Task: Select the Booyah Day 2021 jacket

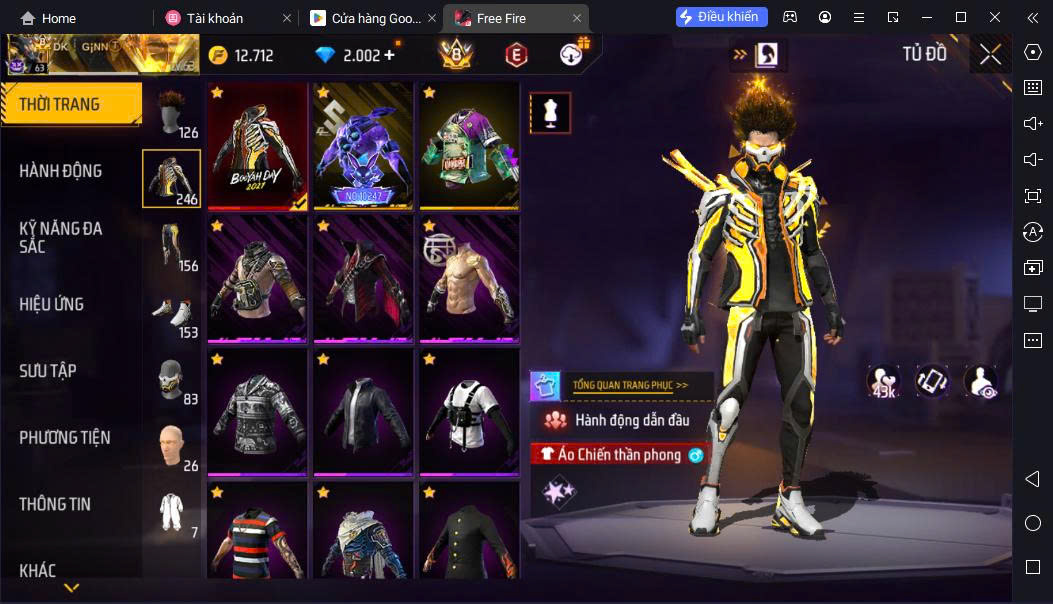Action: pyautogui.click(x=257, y=146)
